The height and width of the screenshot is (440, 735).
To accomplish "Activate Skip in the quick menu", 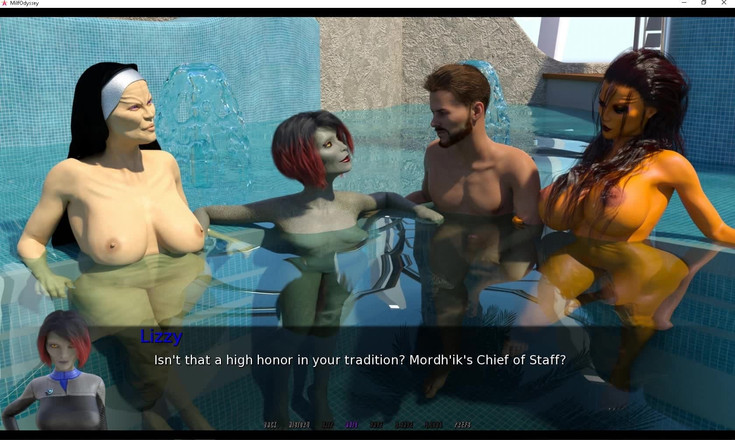I will coord(326,425).
